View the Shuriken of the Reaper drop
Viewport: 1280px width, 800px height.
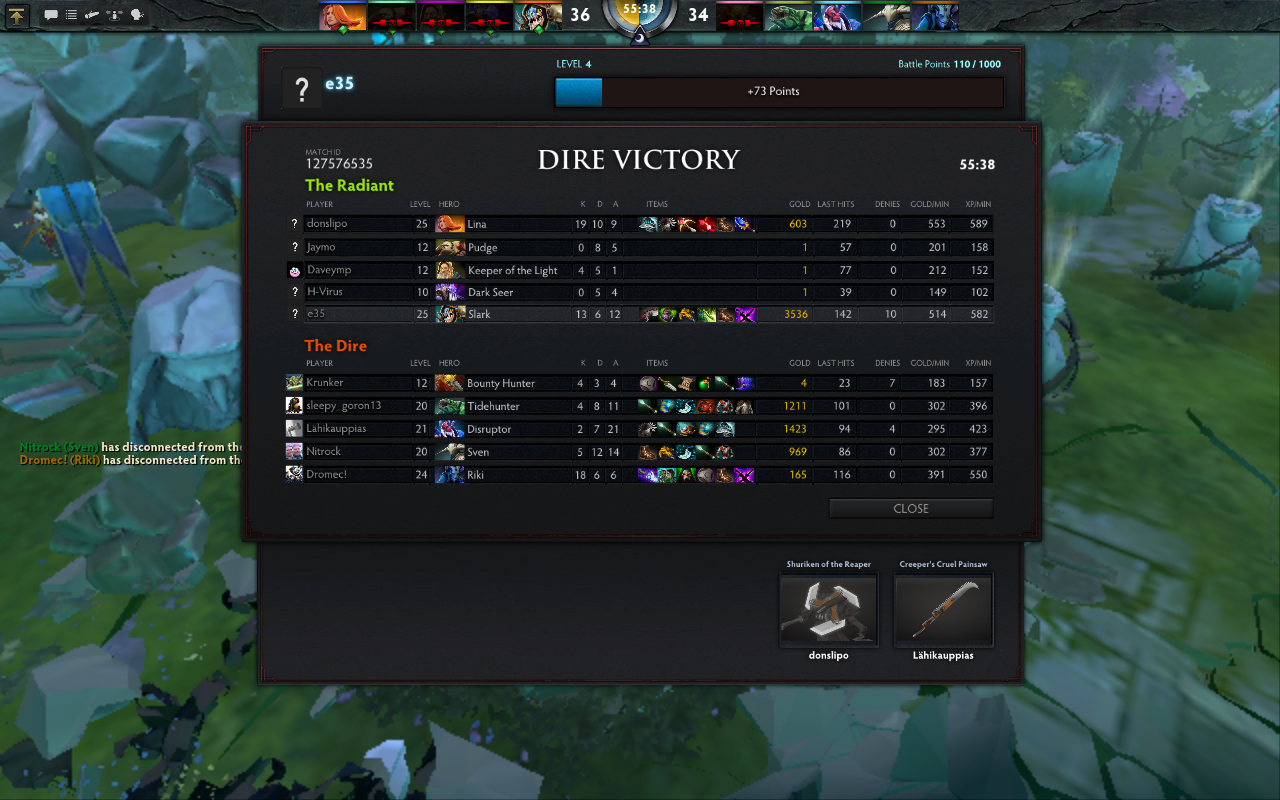pos(828,610)
